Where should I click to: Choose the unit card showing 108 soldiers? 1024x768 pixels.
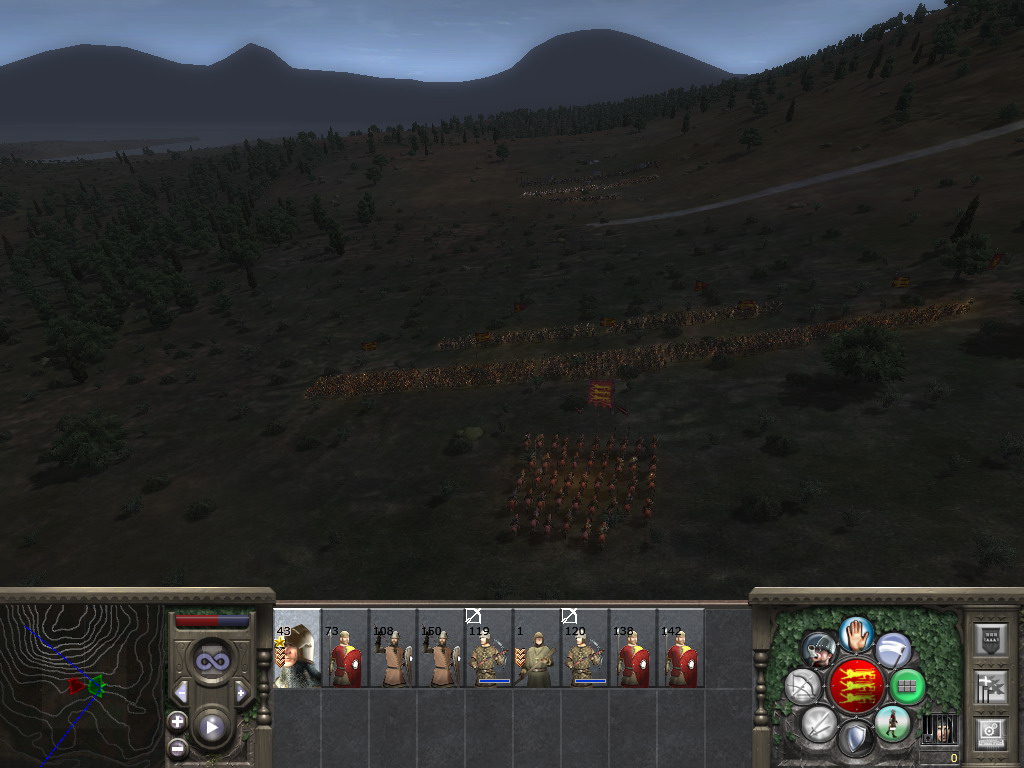[393, 648]
